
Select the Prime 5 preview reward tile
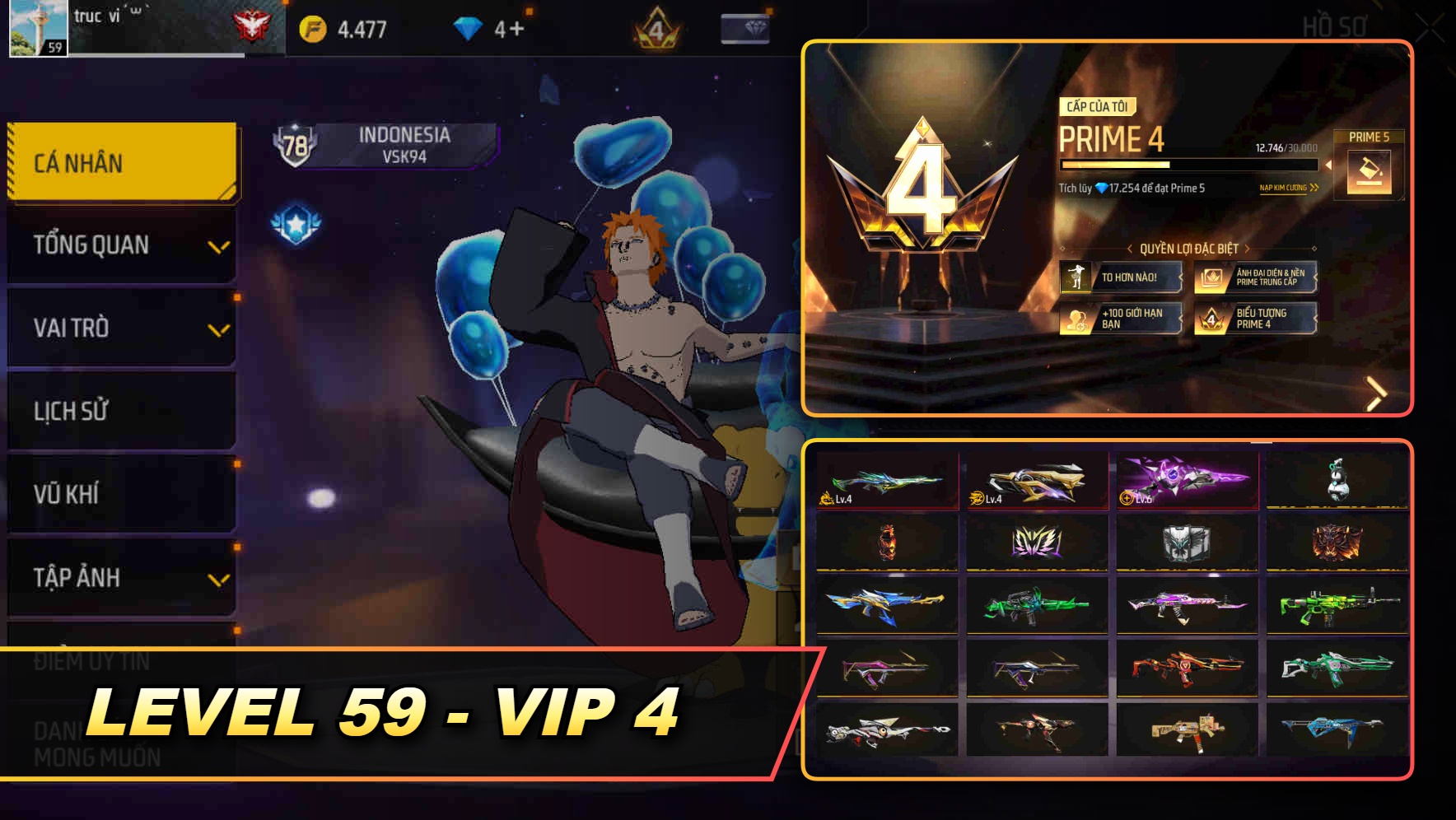(1367, 165)
